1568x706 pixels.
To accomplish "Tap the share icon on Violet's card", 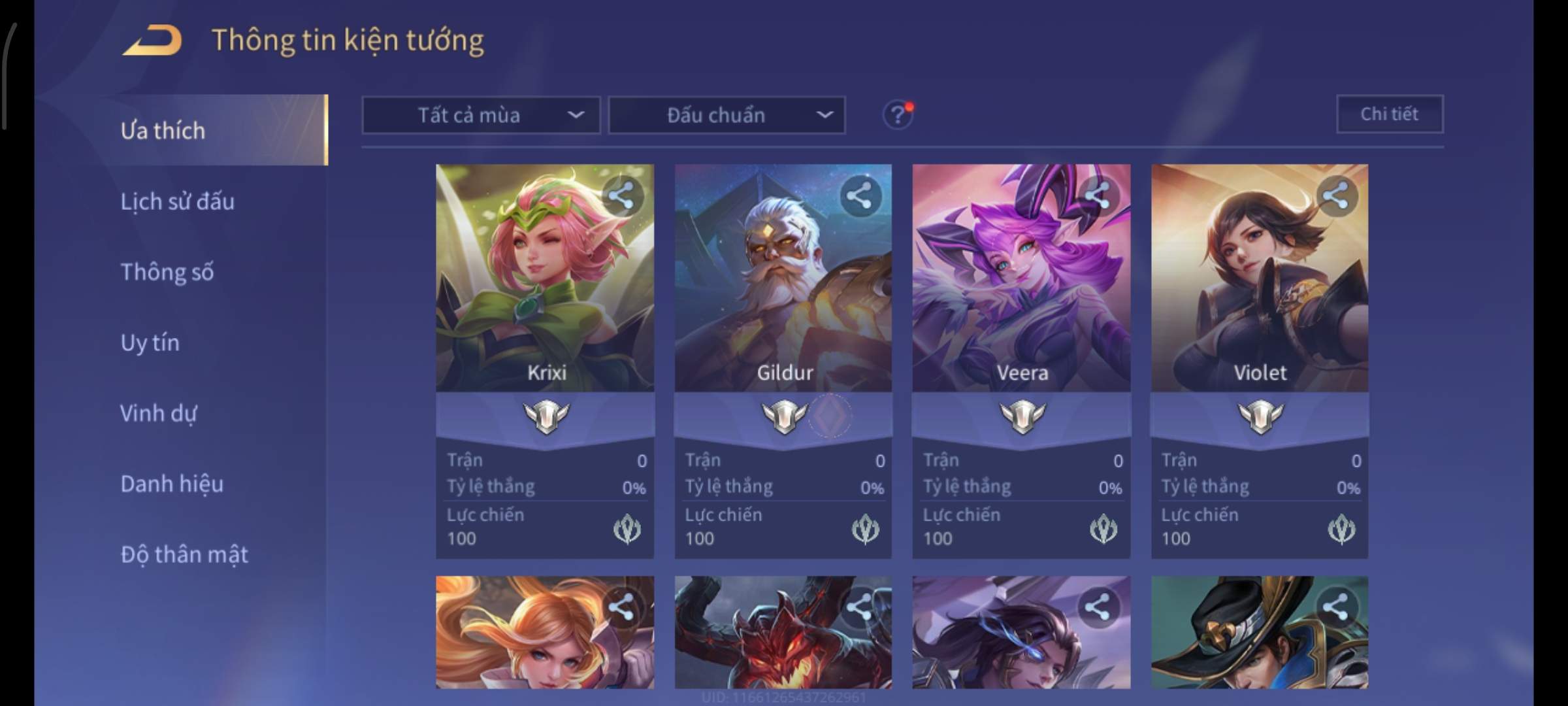I will [x=1336, y=195].
